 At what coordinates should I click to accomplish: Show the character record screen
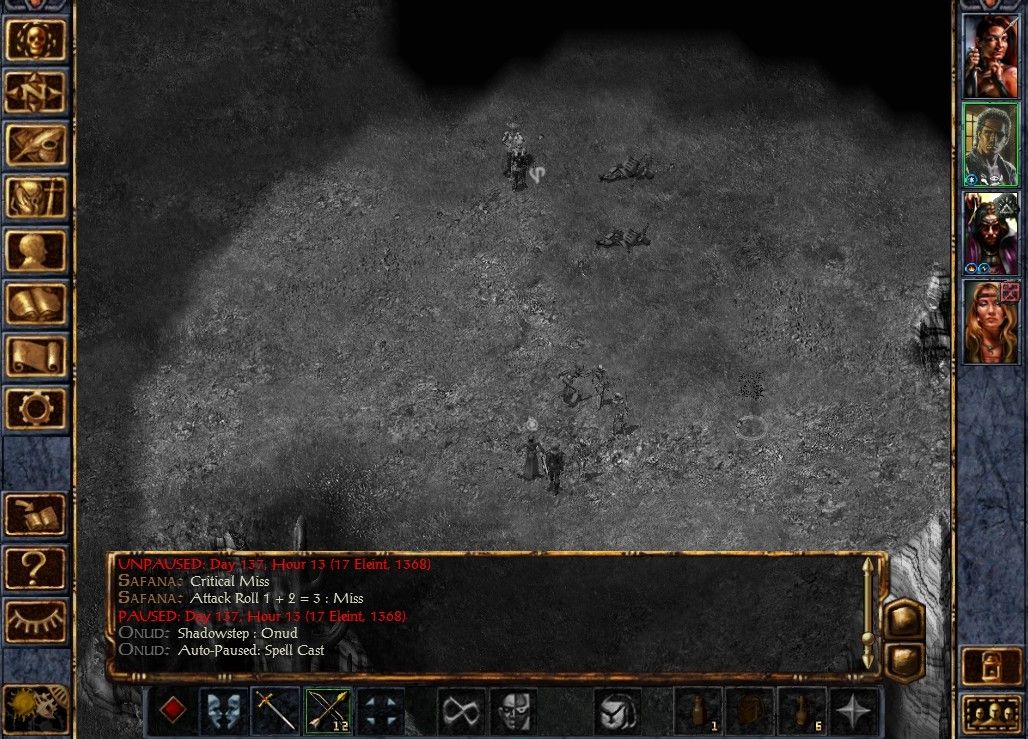[36, 250]
